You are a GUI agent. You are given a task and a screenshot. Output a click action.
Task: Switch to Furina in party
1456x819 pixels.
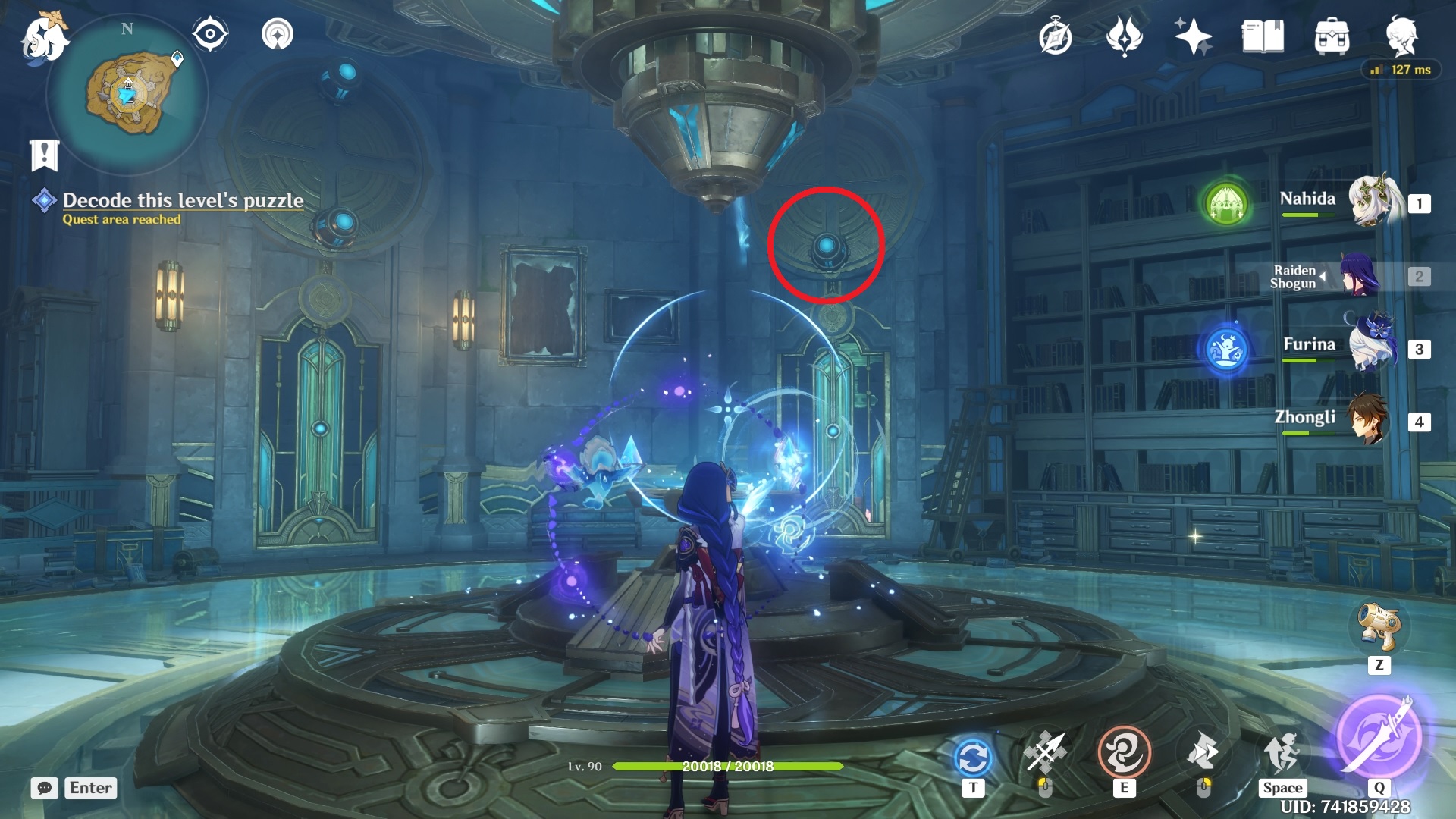pyautogui.click(x=1374, y=347)
